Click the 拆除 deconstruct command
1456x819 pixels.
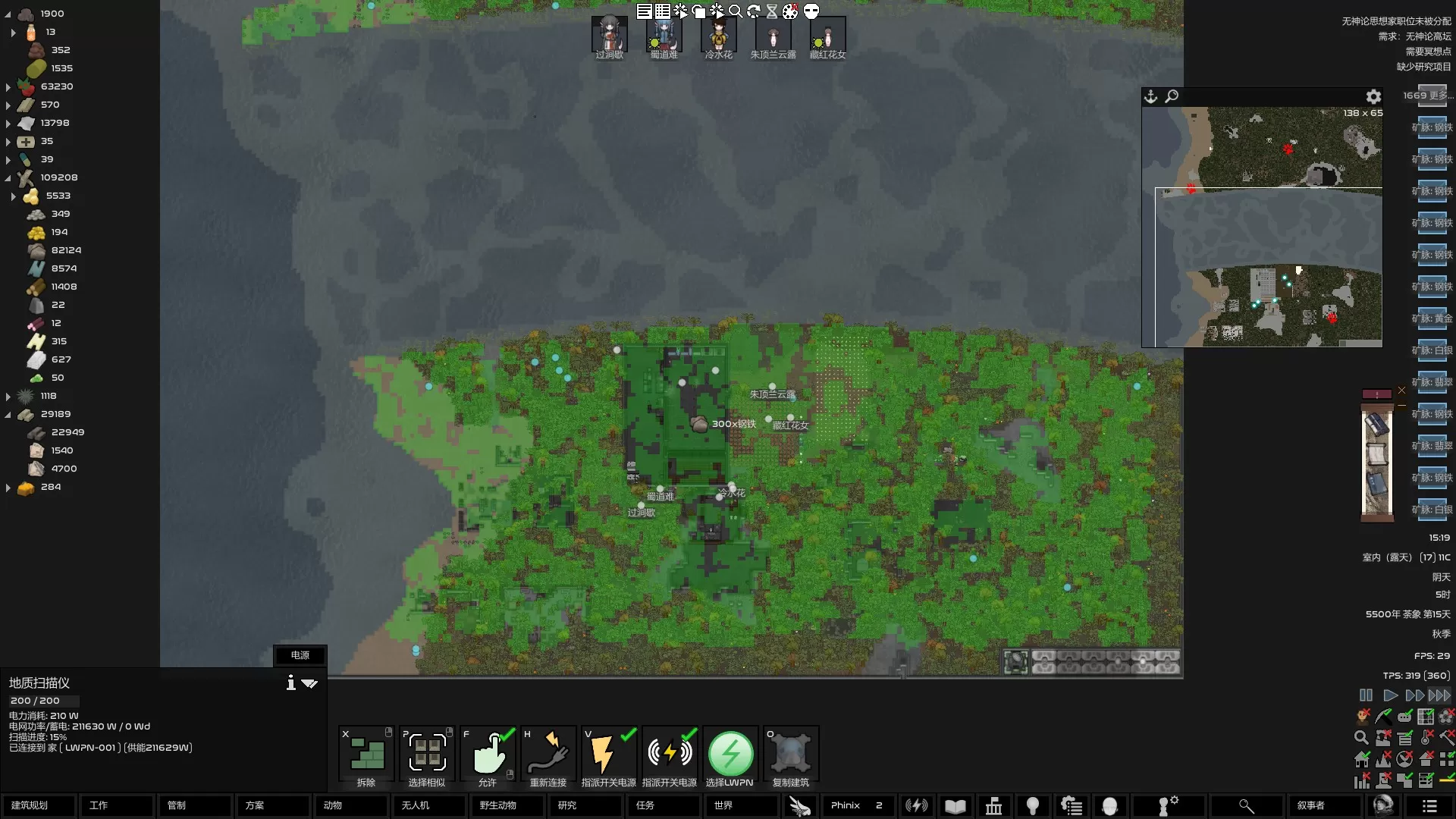click(x=366, y=756)
